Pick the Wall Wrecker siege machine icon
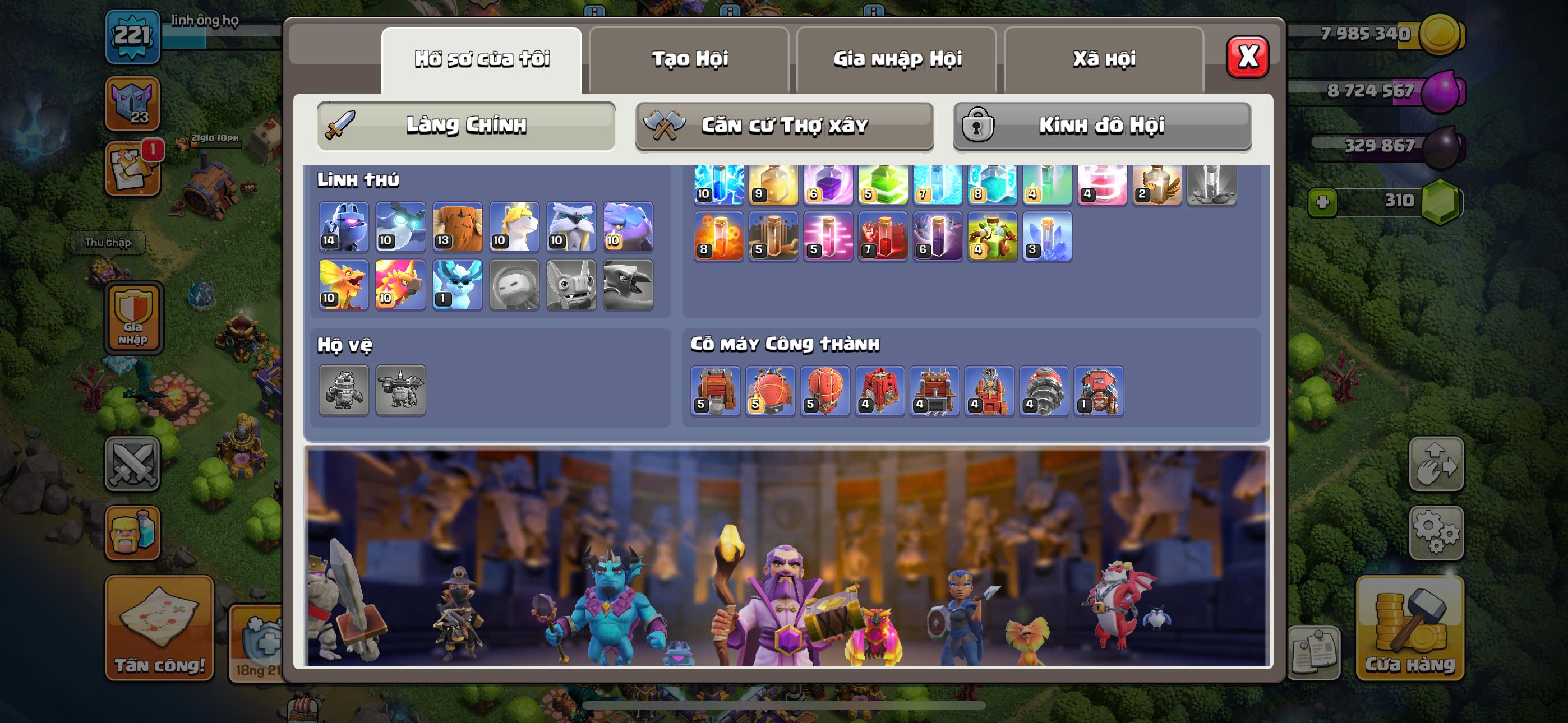Viewport: 1568px width, 723px height. click(x=715, y=391)
